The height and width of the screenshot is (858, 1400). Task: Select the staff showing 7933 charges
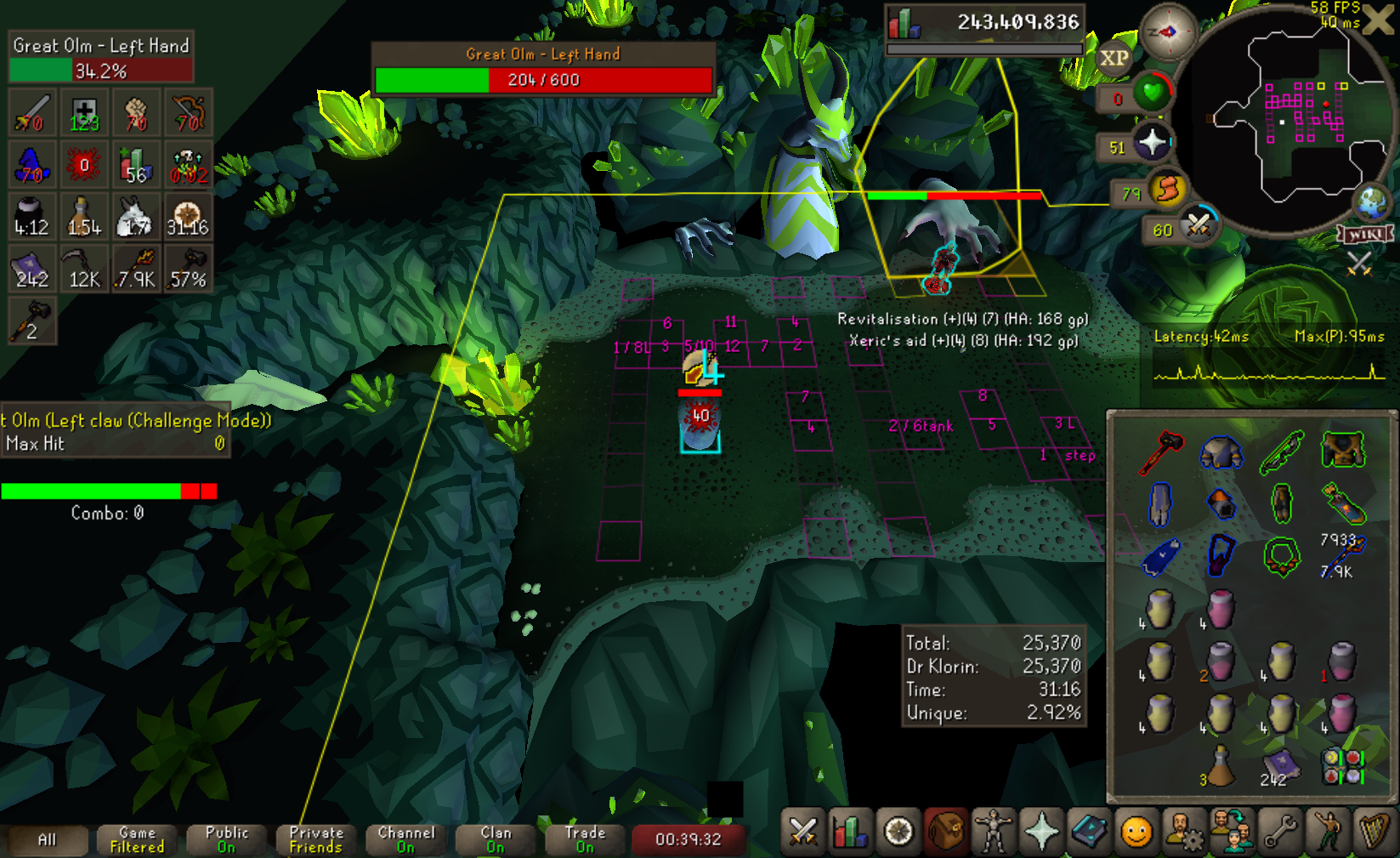(x=1343, y=554)
